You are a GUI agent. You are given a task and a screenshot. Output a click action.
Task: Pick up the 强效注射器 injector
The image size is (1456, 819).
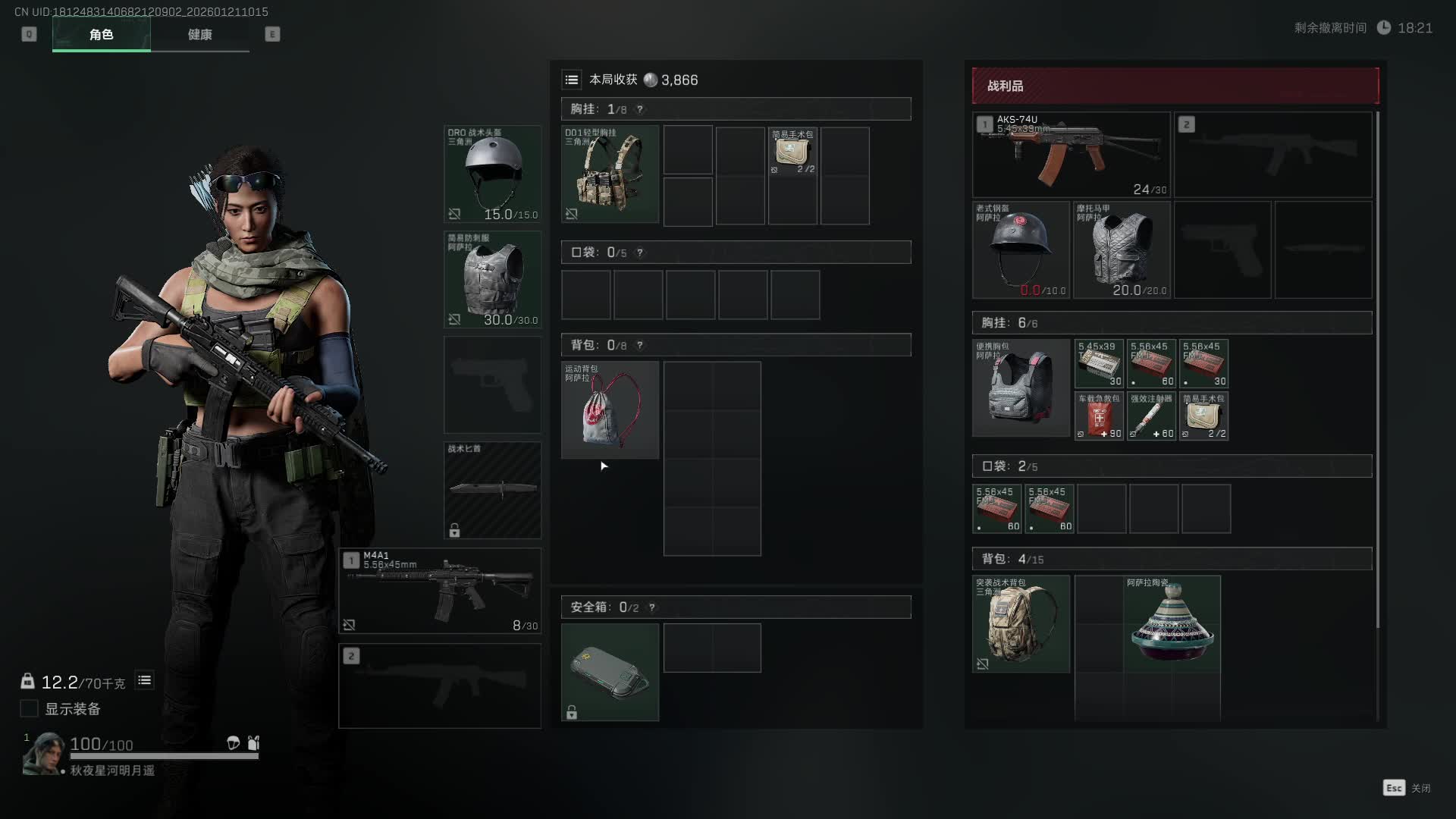[x=1151, y=416]
